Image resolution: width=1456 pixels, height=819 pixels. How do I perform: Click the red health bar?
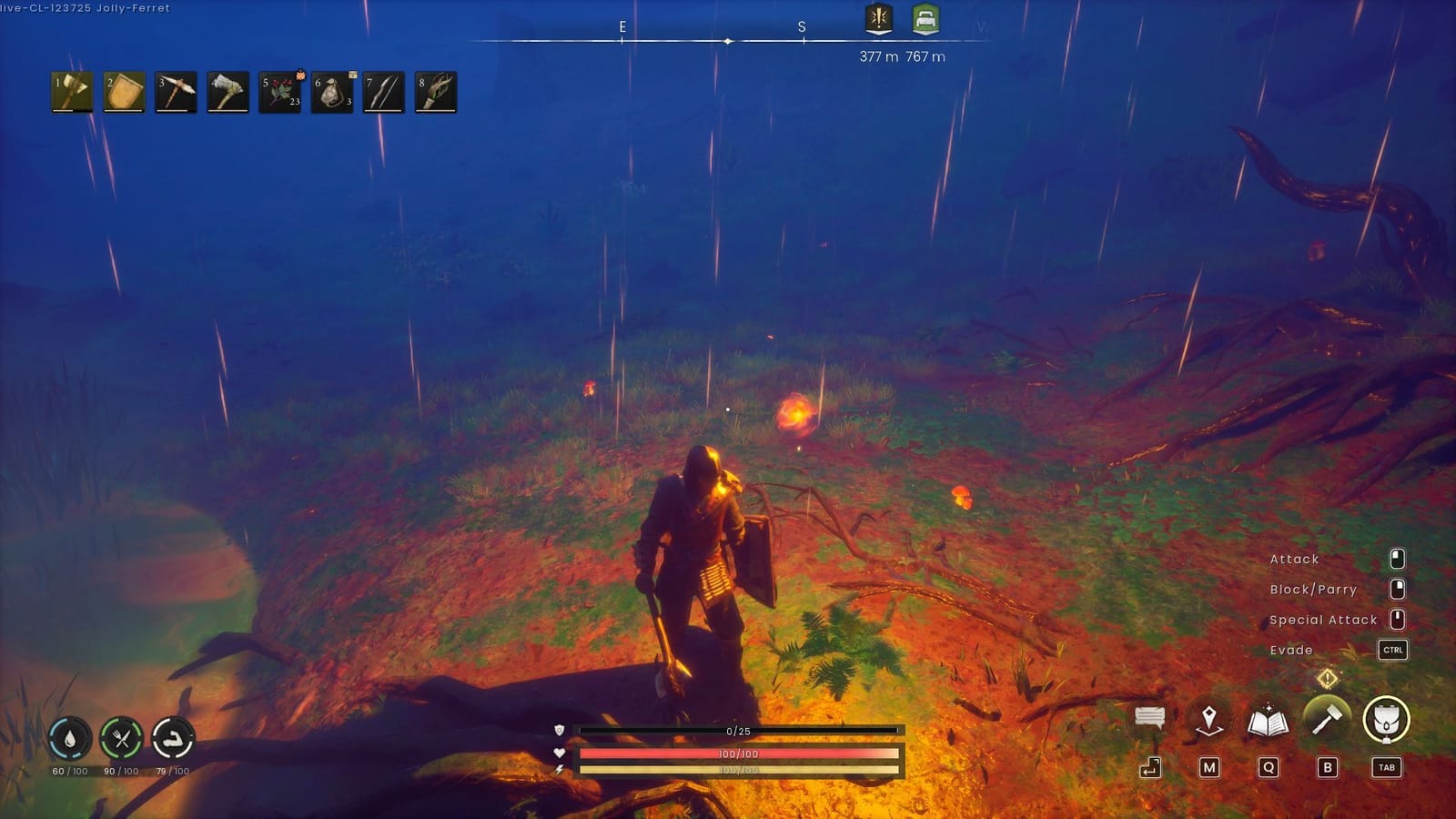[x=742, y=753]
